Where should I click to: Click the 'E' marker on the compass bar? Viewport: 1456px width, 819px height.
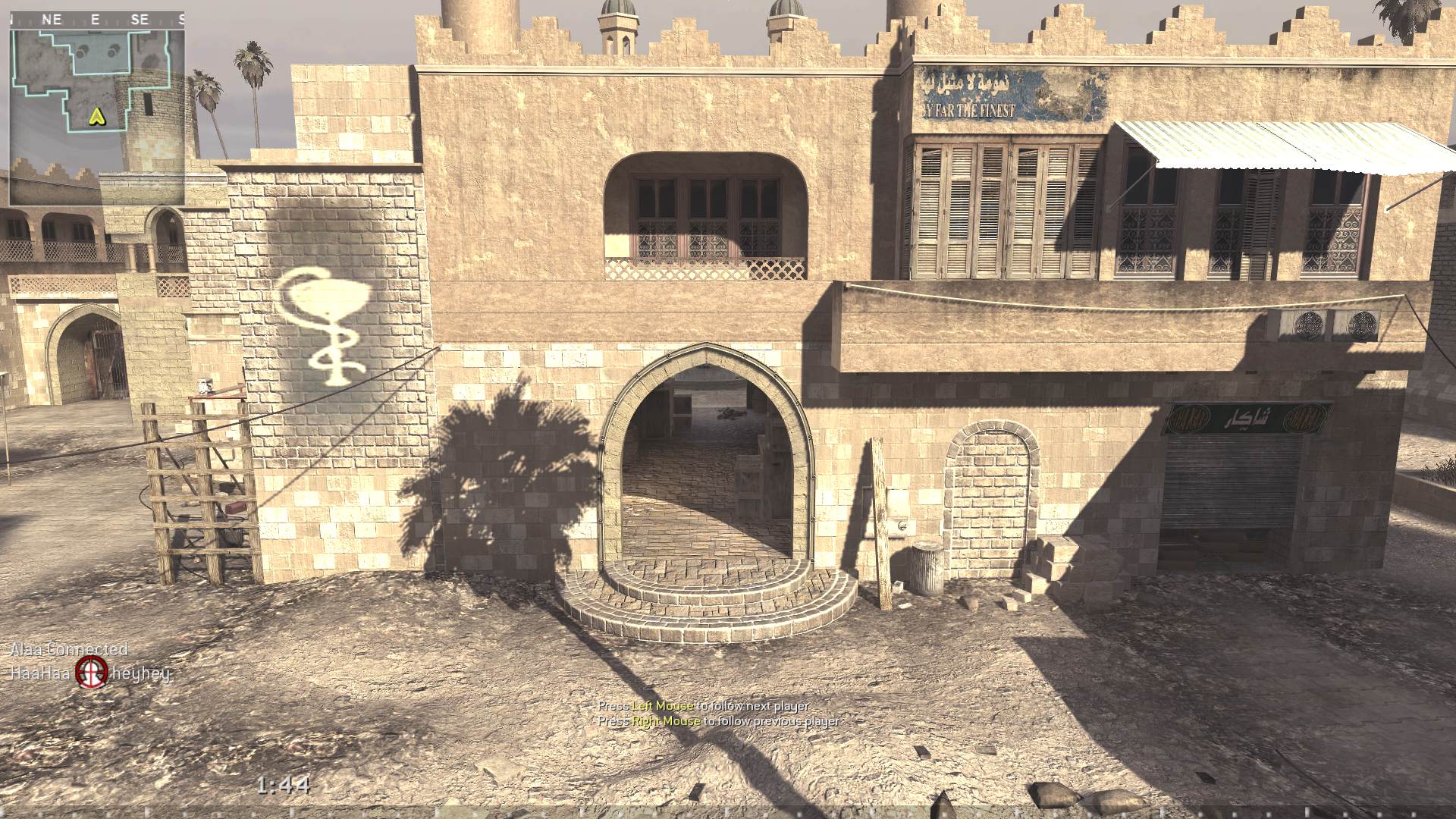tap(94, 19)
